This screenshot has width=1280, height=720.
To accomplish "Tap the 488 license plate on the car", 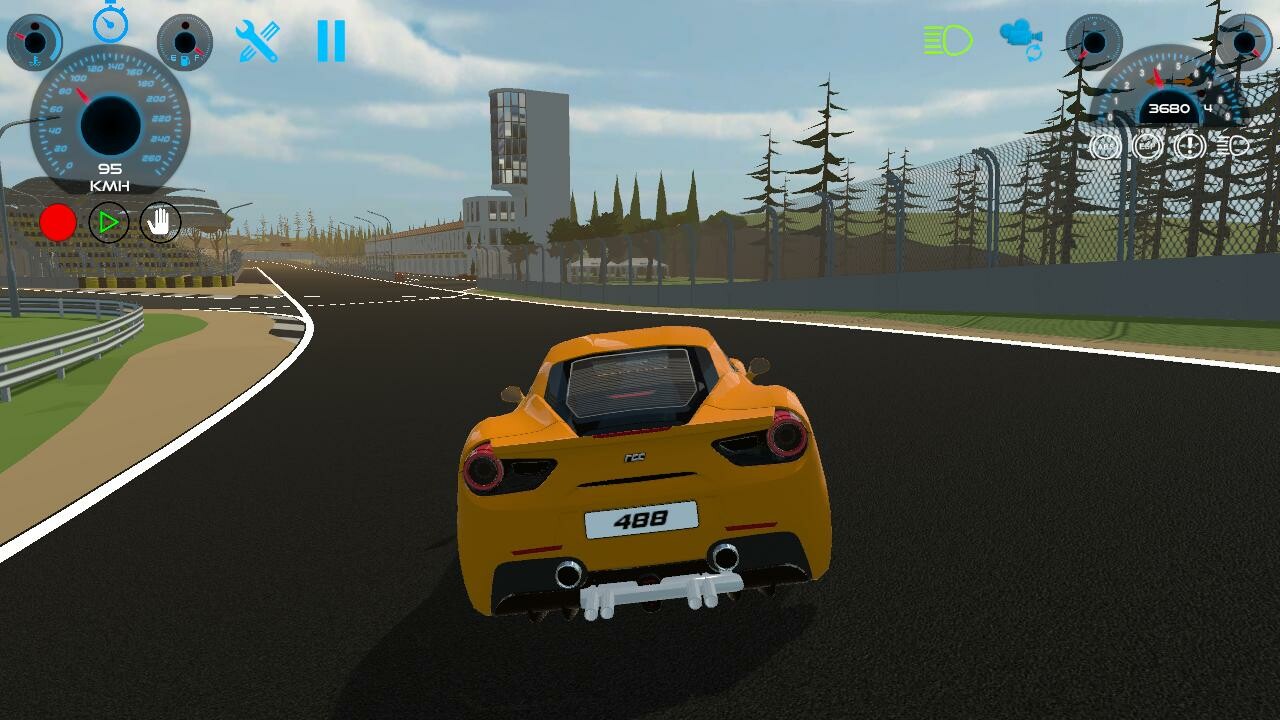I will coord(638,521).
